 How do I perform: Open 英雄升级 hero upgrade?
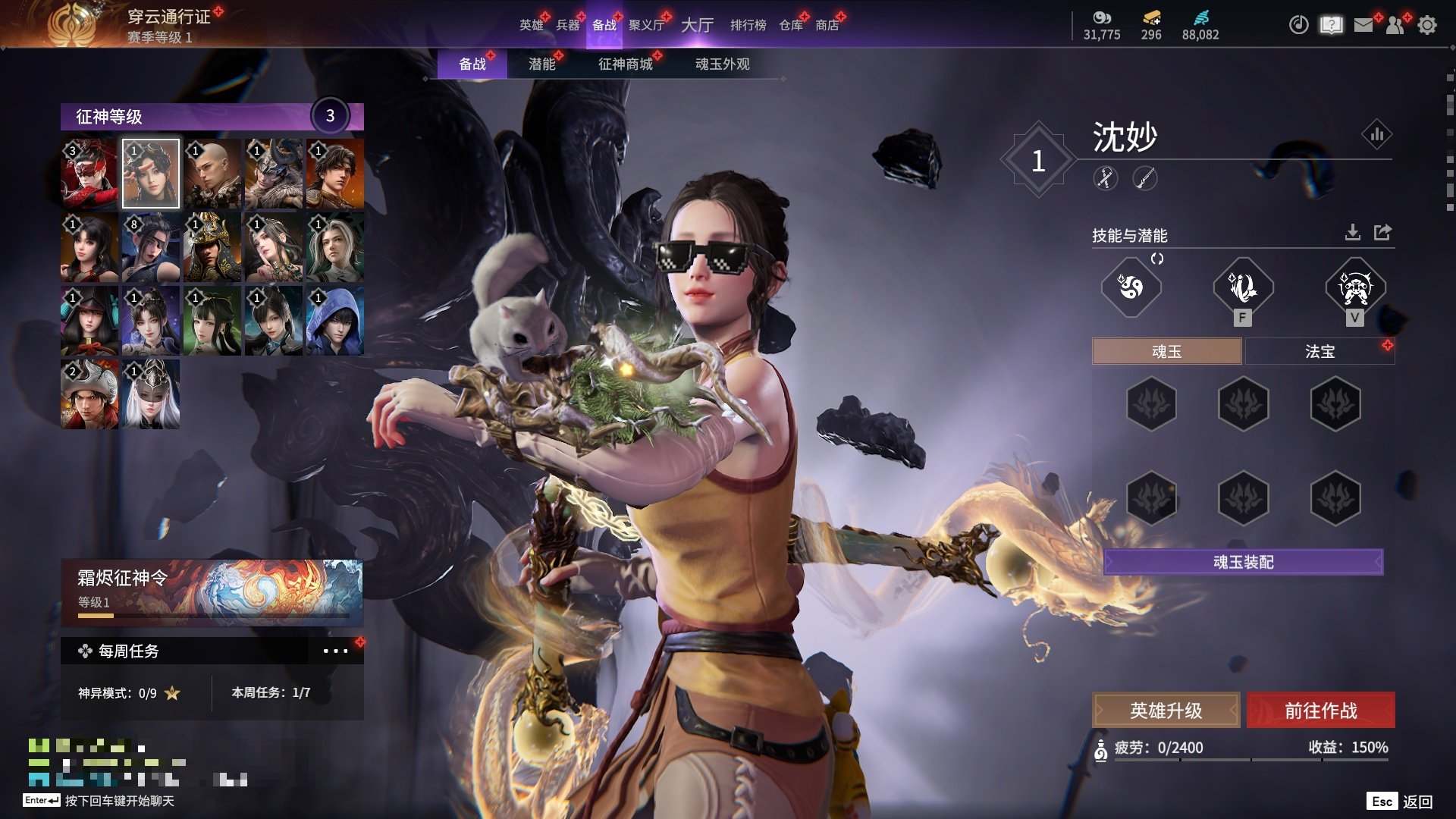[1166, 711]
